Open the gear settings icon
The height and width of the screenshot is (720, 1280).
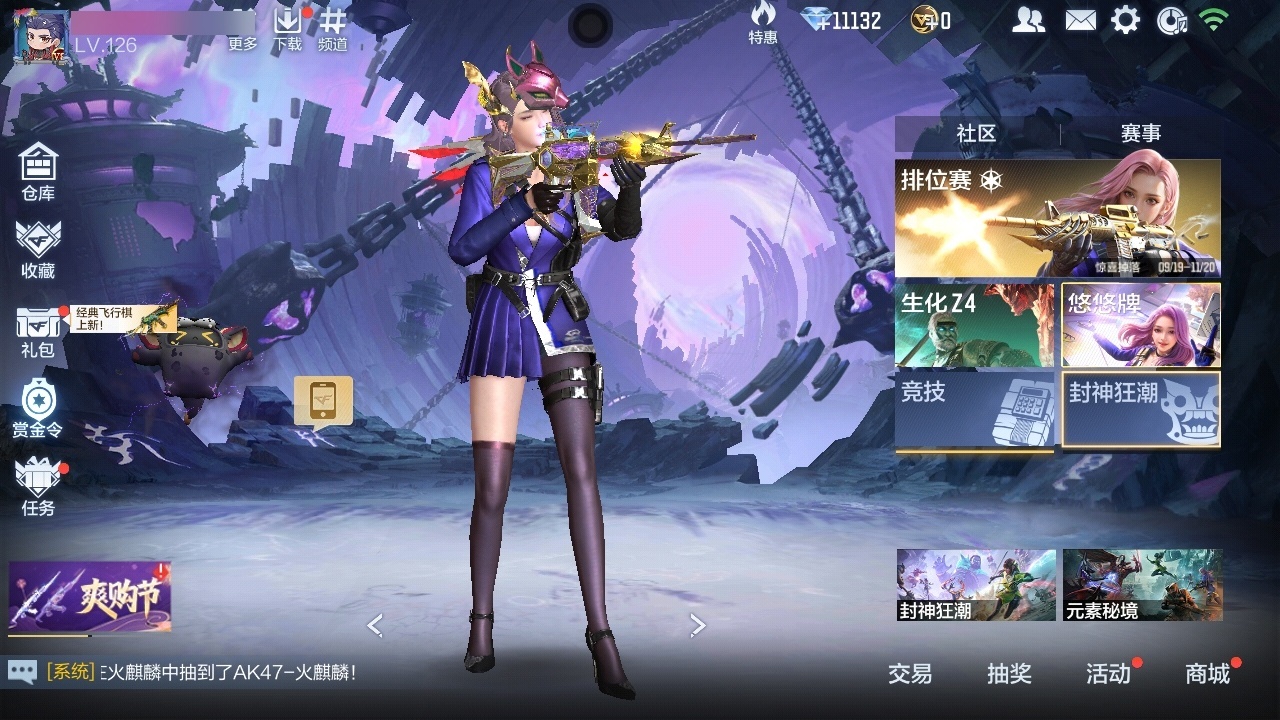1126,20
